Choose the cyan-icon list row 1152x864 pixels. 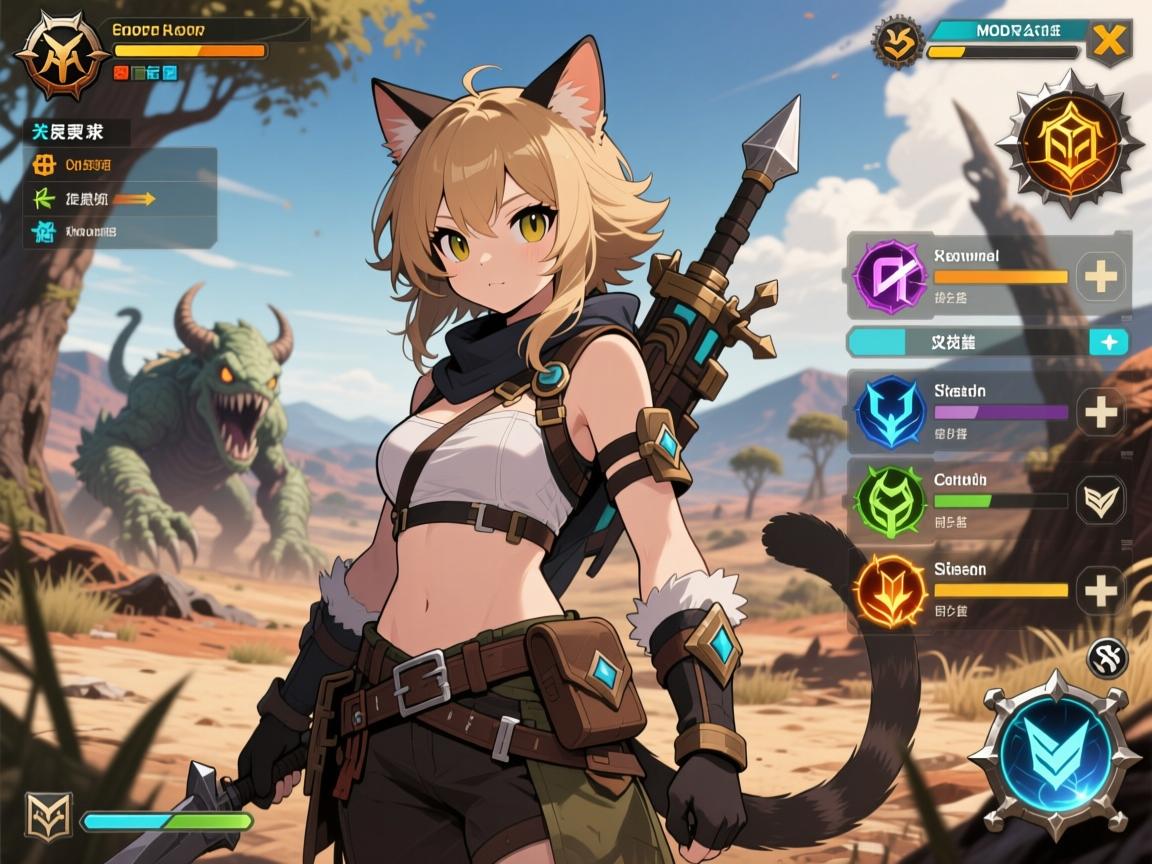click(x=120, y=232)
